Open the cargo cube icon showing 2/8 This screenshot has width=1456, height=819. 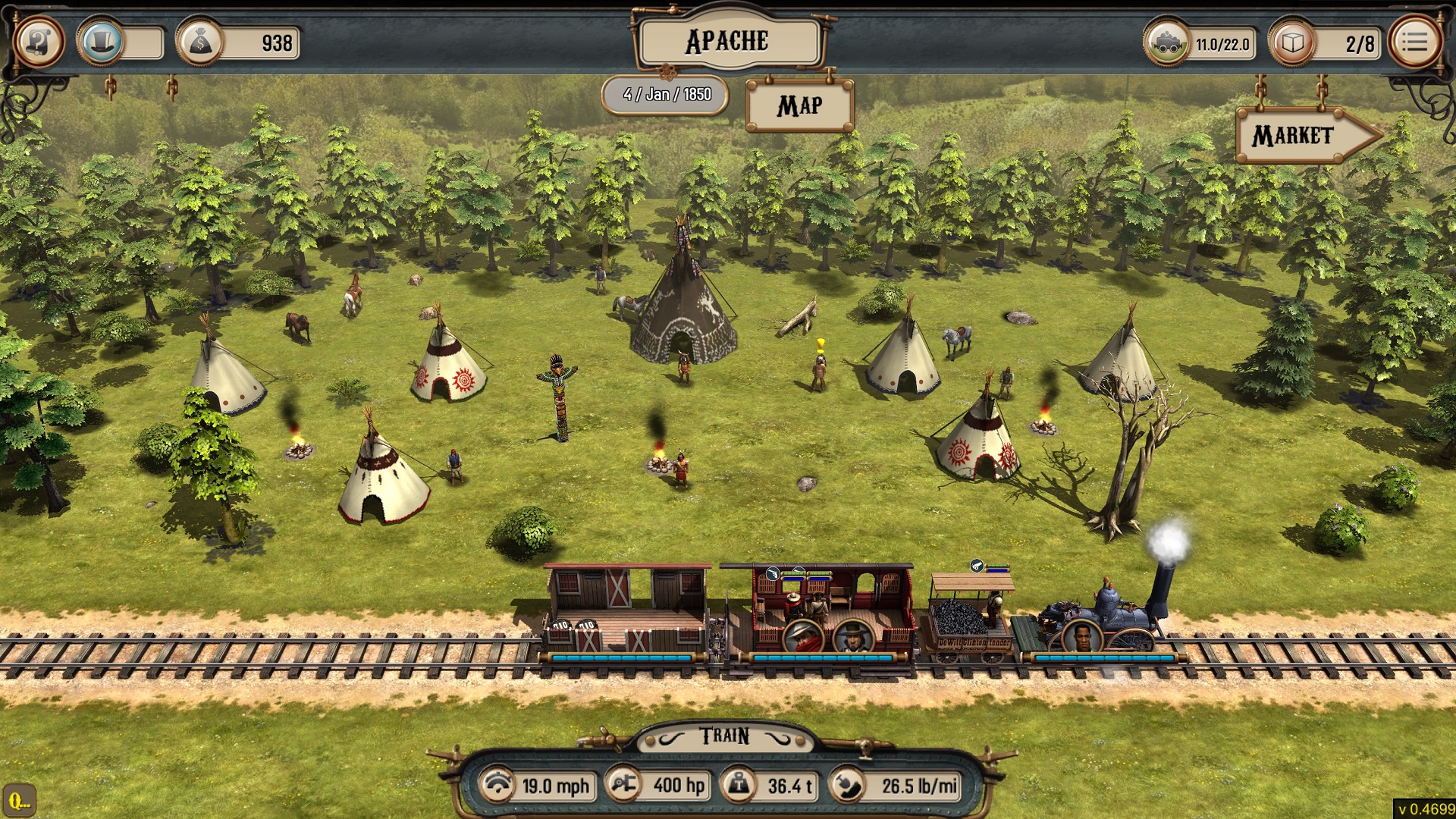tap(1294, 43)
